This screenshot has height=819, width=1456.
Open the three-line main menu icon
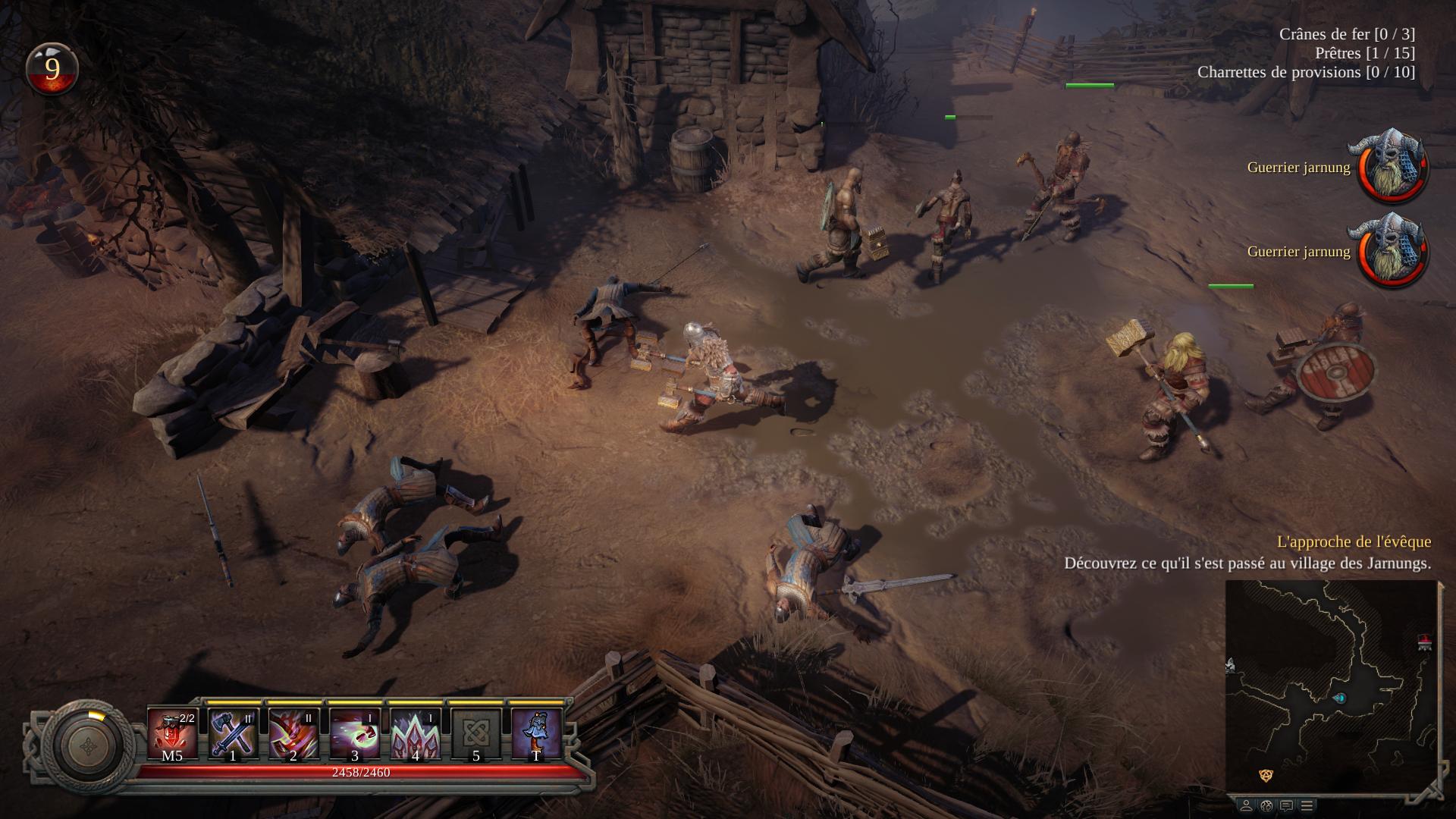click(1307, 805)
